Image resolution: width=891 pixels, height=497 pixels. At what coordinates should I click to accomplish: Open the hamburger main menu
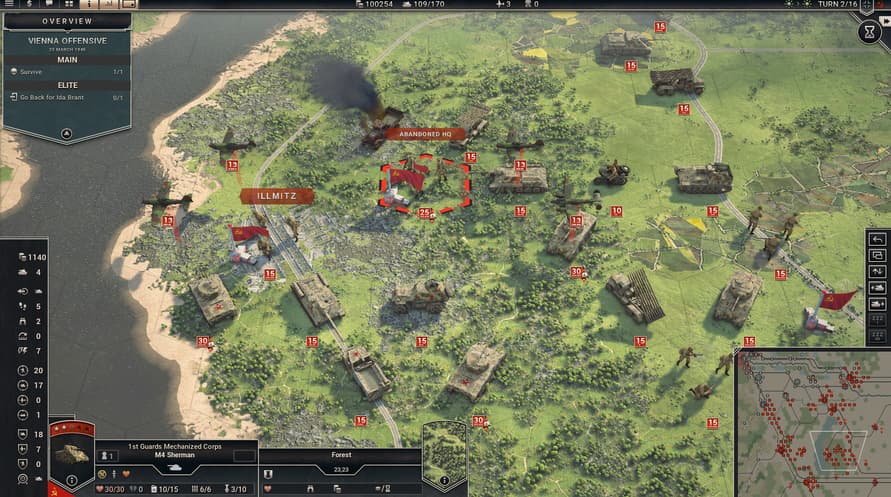[7, 4]
